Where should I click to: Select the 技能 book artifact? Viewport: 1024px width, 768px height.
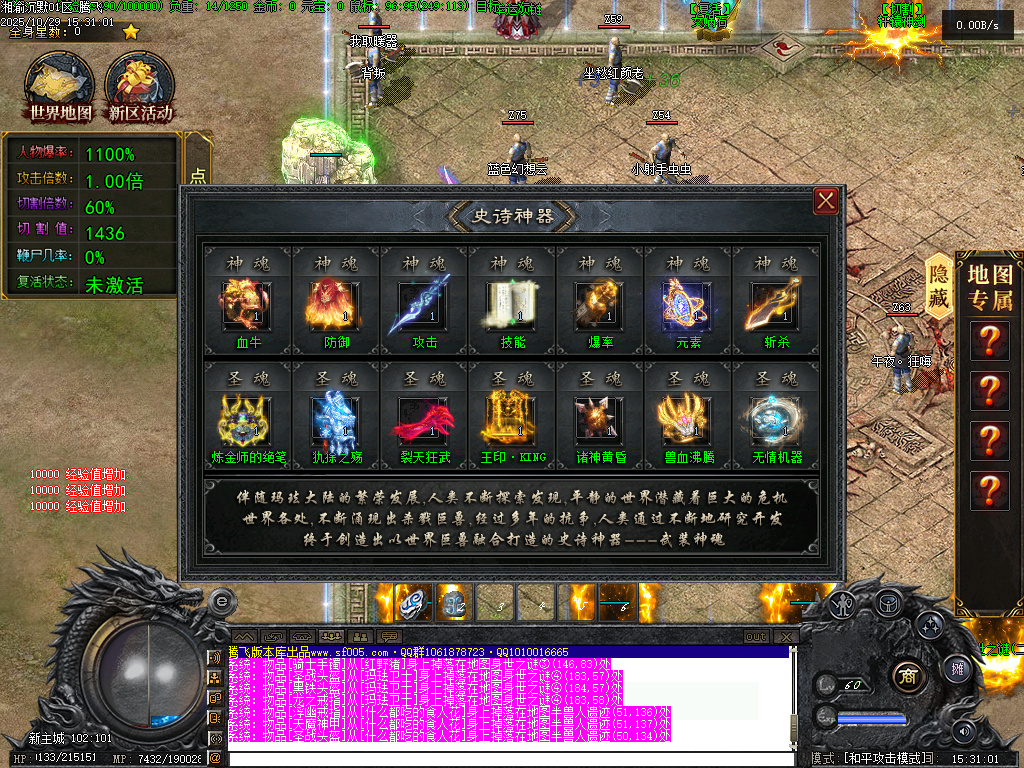pos(511,306)
